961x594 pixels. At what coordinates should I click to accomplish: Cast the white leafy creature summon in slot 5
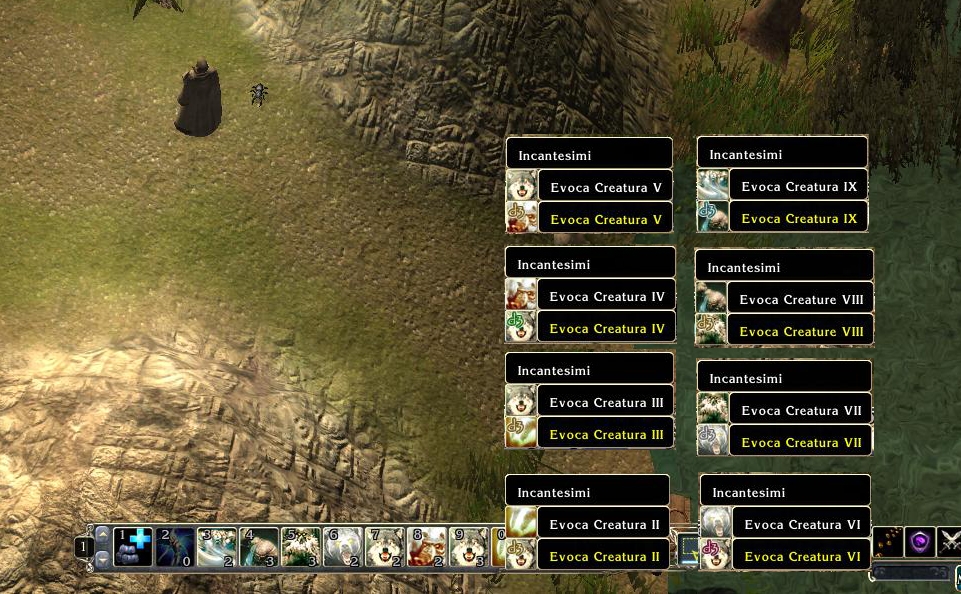(x=301, y=547)
